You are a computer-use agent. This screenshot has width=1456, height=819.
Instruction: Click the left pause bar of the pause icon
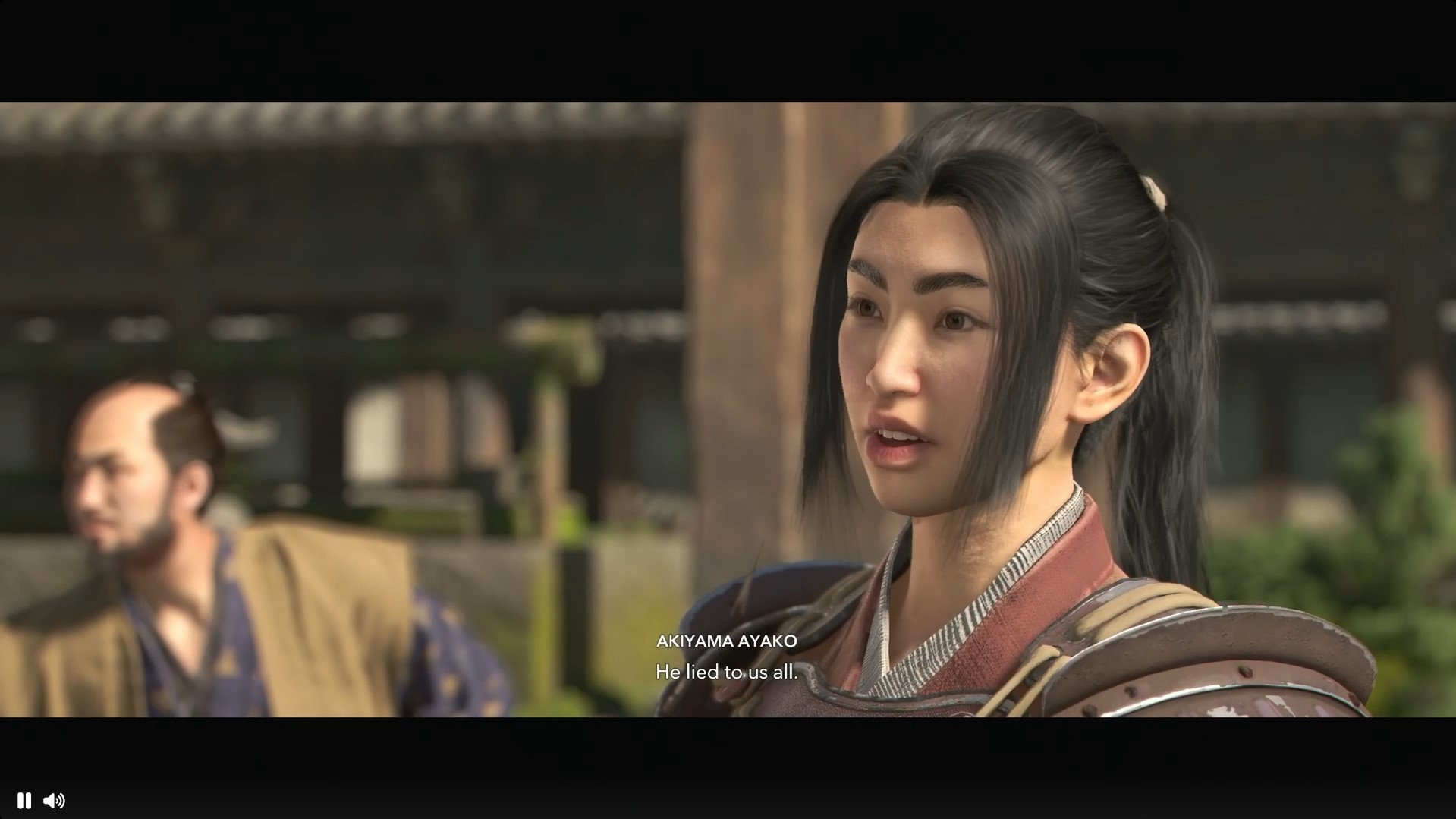point(20,801)
